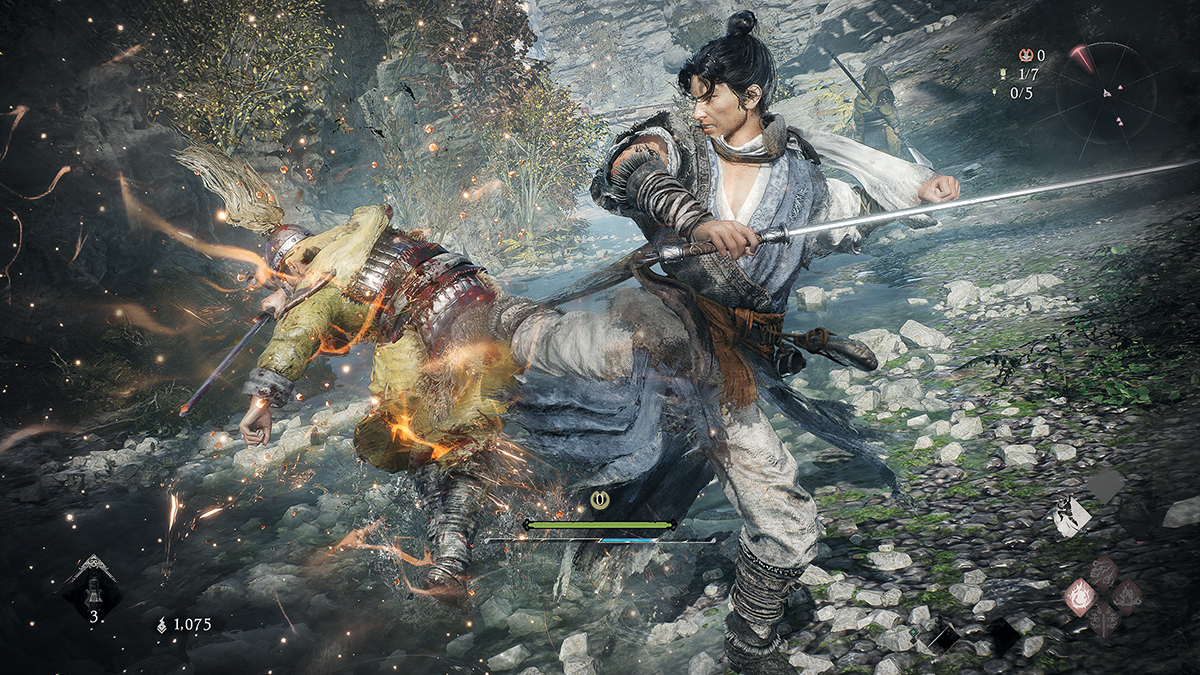This screenshot has height=675, width=1200.
Task: Choose the topmost cloud-pattern spell diamond
Action: 1104,572
